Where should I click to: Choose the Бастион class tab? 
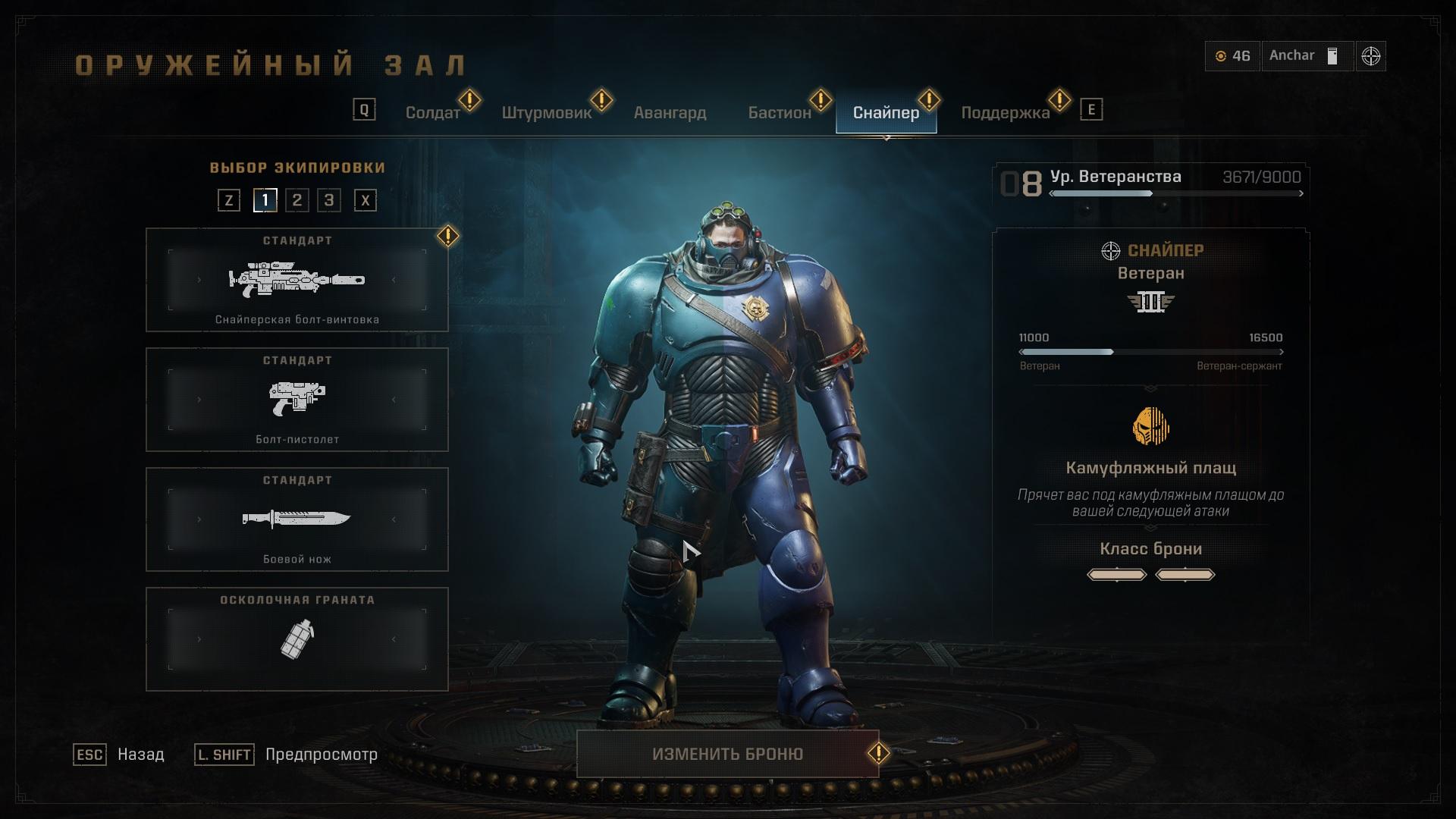(780, 113)
